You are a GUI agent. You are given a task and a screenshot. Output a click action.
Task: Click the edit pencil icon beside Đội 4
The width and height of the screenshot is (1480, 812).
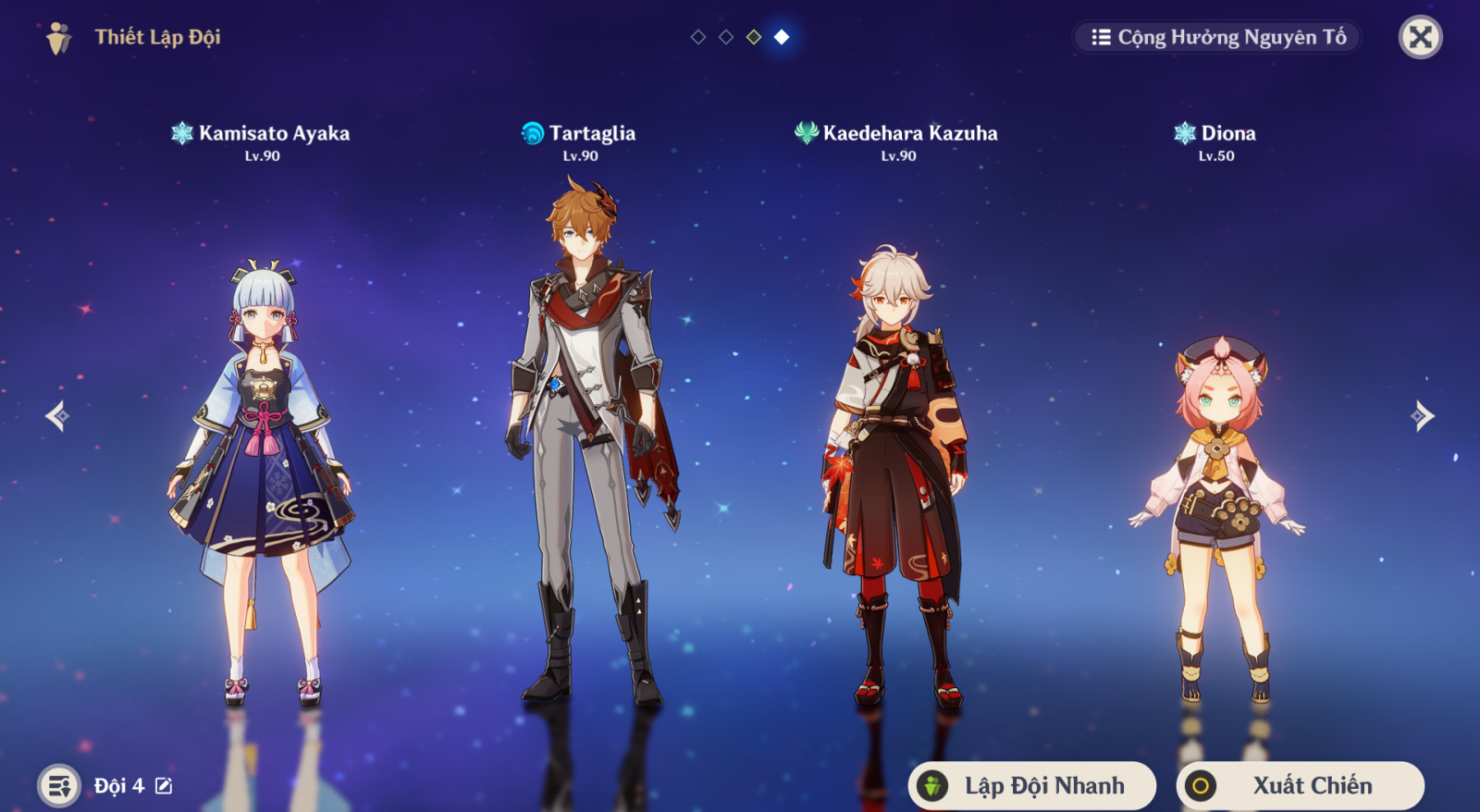pos(163,785)
